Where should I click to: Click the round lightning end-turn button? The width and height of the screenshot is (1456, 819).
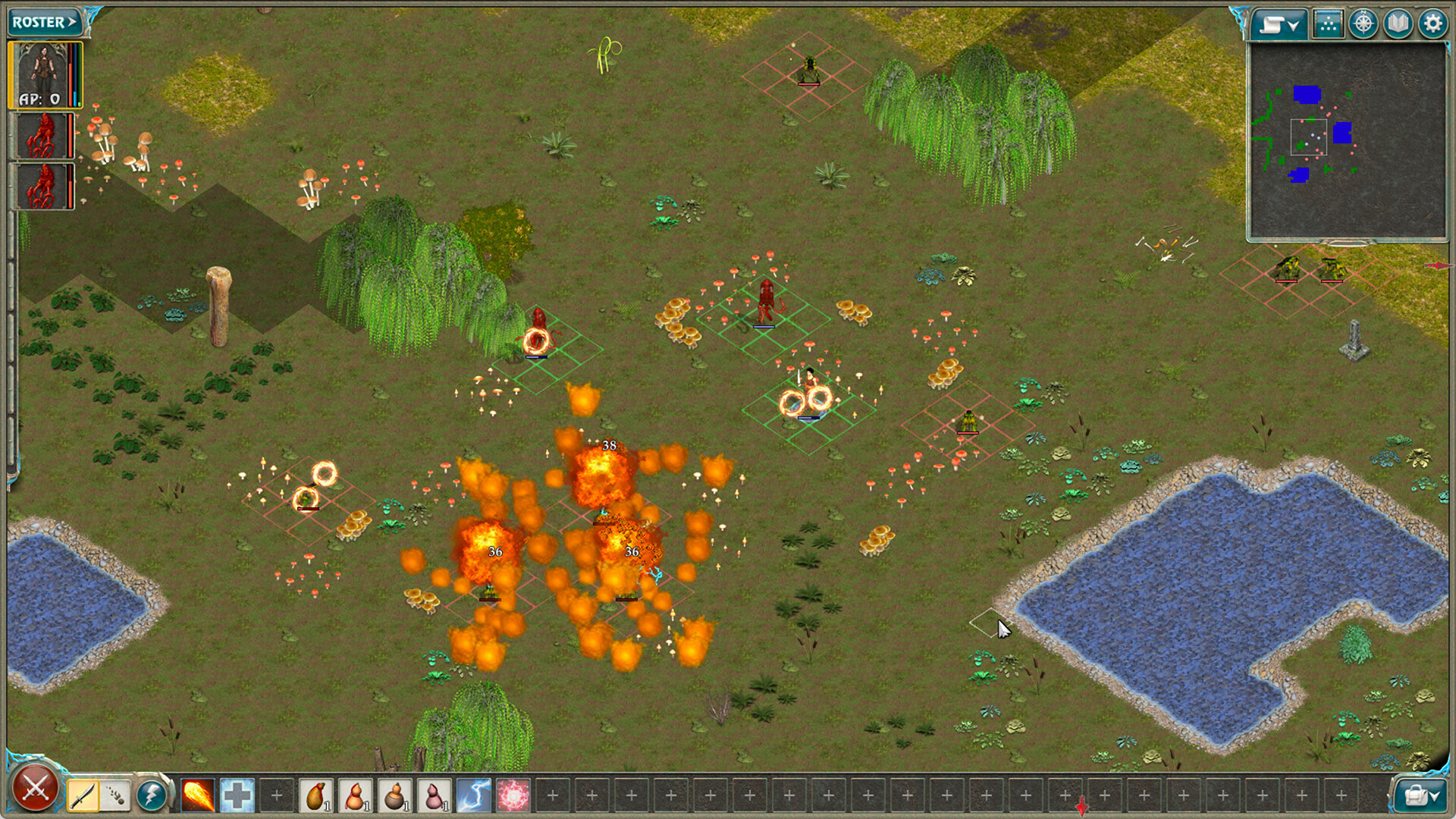point(152,795)
